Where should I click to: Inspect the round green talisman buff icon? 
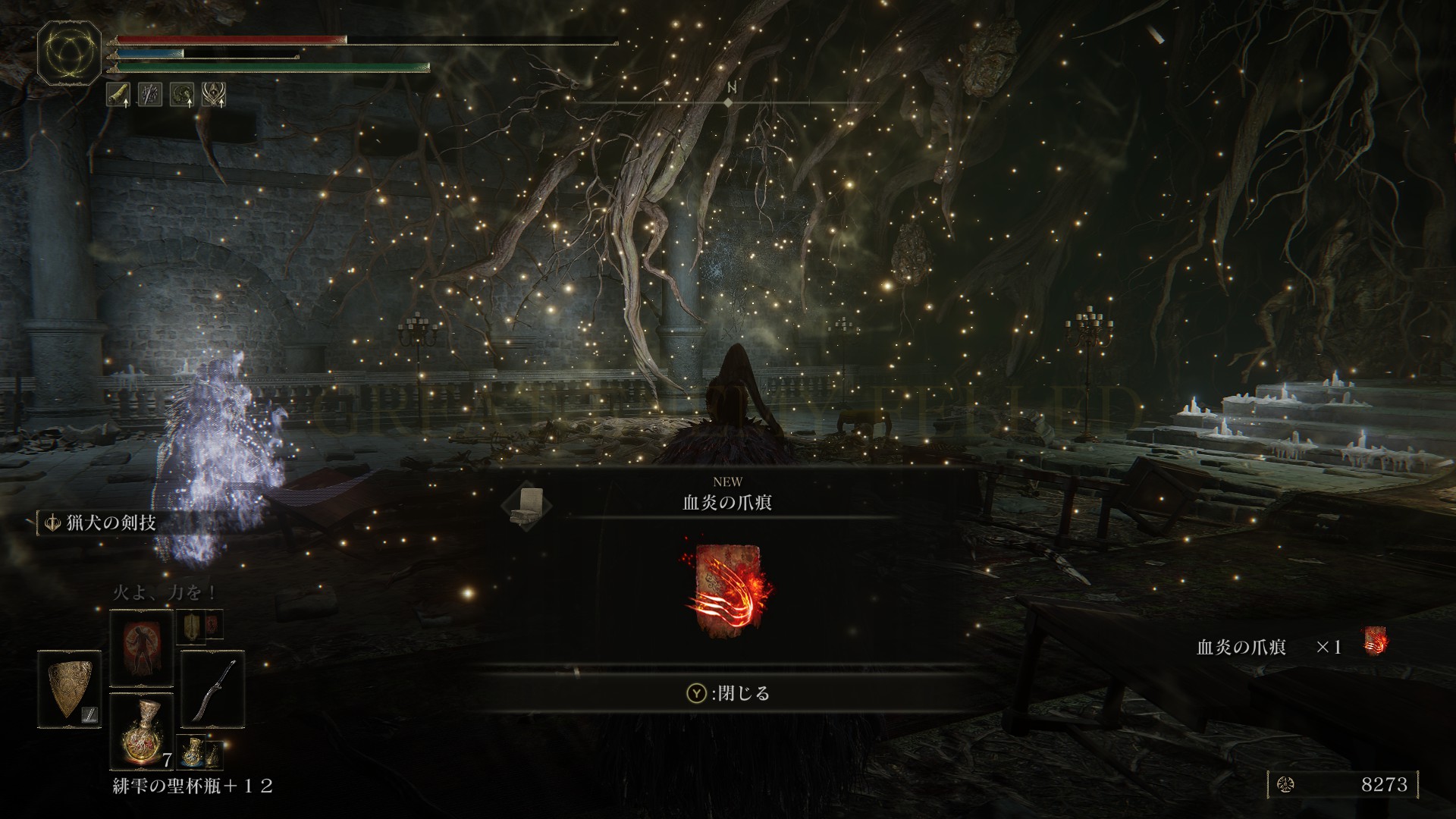182,95
